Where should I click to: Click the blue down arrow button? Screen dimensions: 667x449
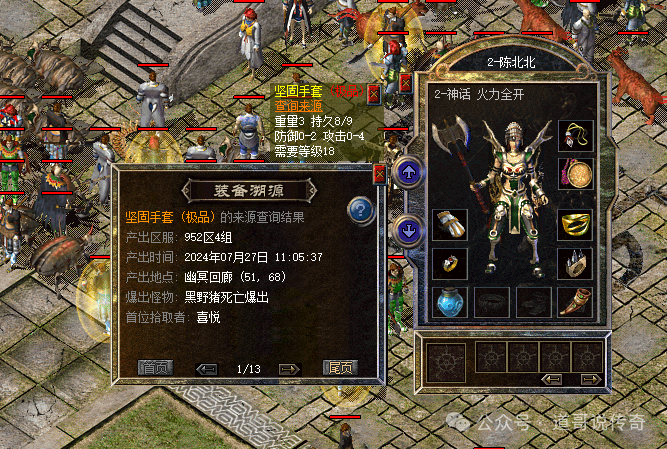[x=408, y=231]
